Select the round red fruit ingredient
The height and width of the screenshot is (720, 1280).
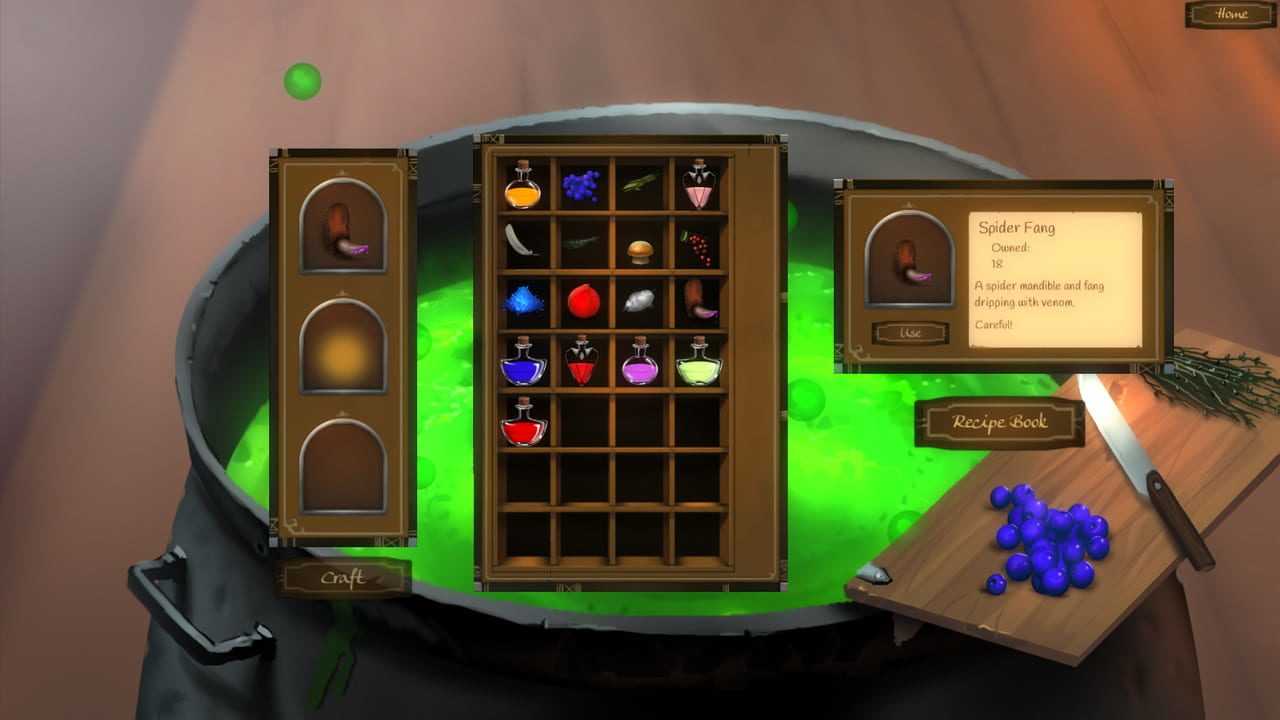582,300
